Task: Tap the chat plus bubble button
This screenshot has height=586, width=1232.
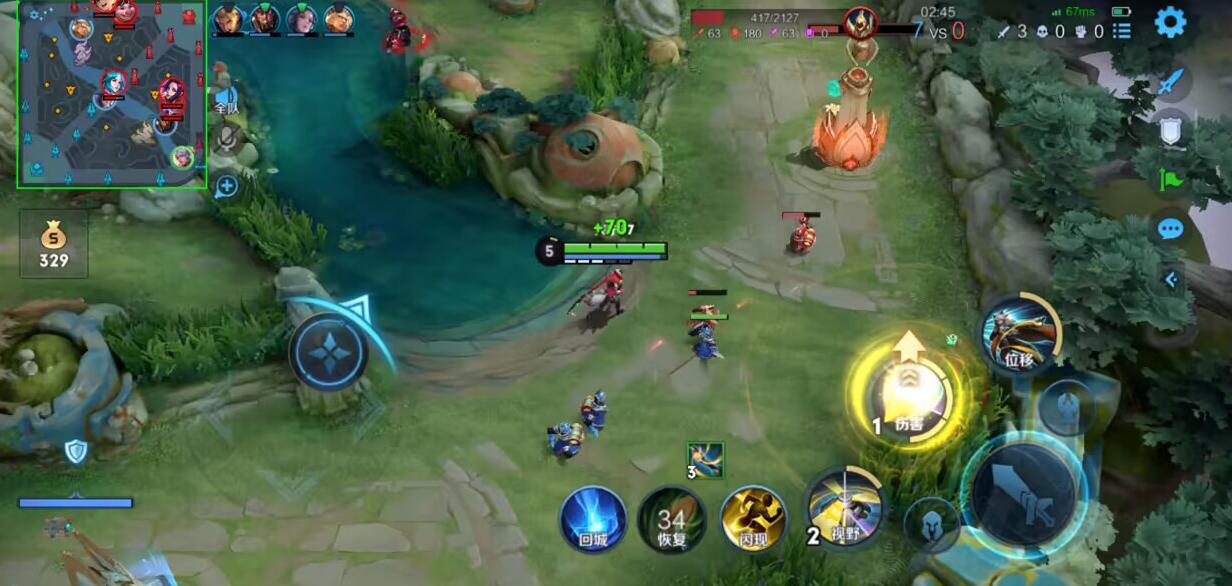Action: pos(226,185)
